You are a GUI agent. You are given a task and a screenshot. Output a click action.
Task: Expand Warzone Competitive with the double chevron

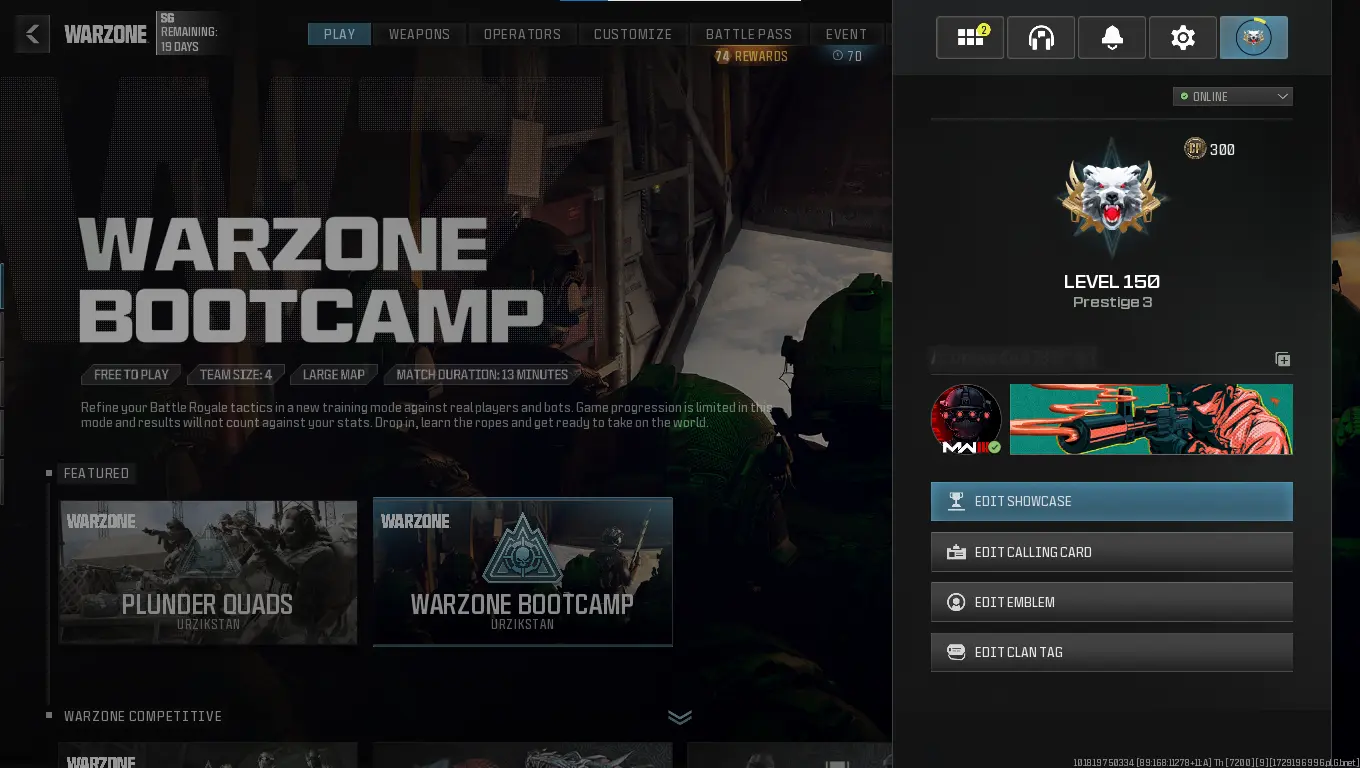[x=680, y=717]
